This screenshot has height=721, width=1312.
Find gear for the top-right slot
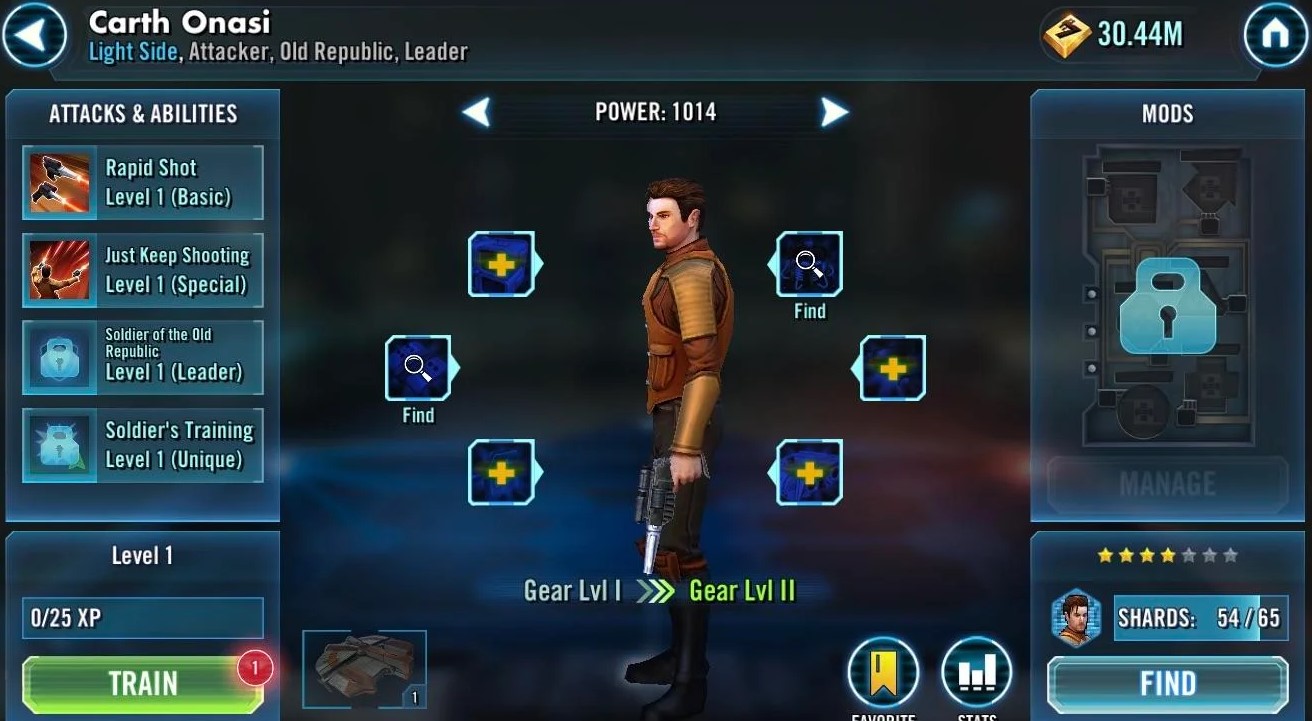point(807,265)
